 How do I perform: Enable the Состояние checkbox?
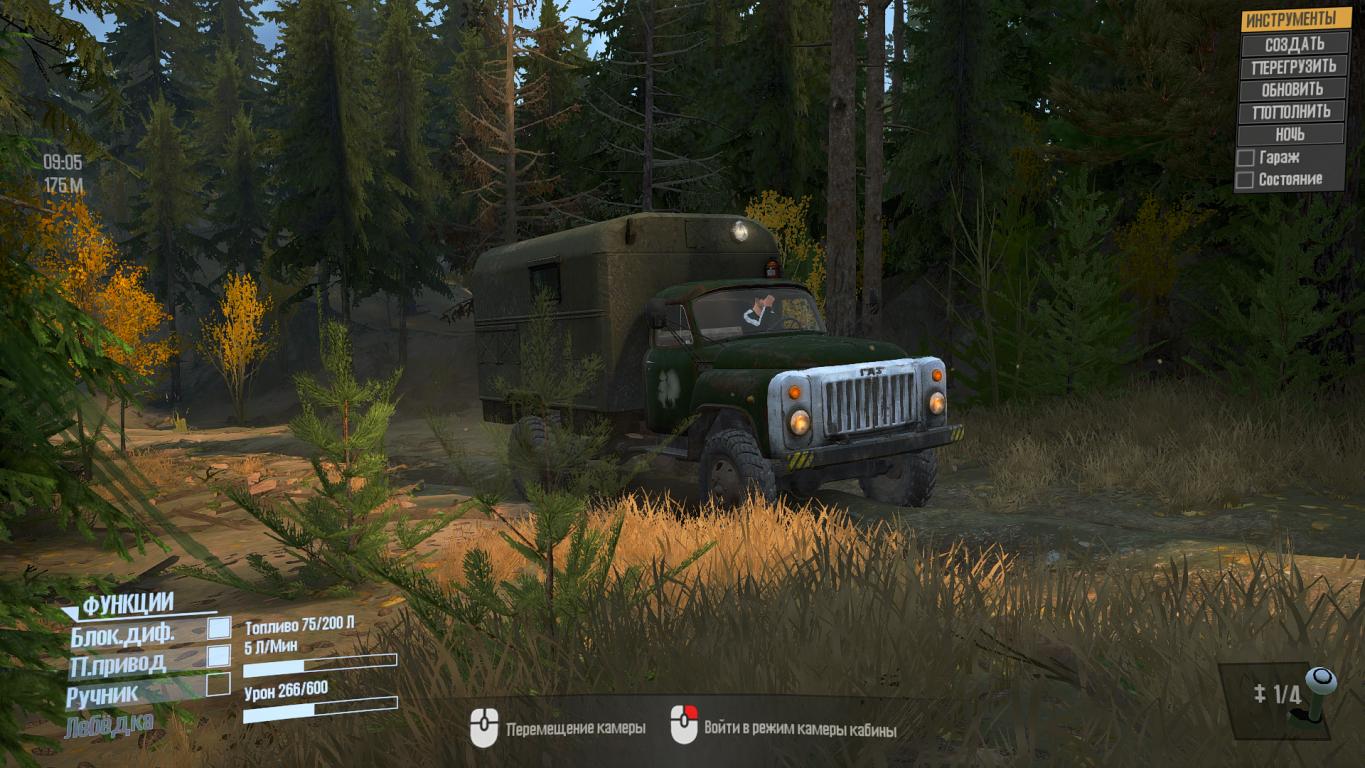click(1245, 180)
